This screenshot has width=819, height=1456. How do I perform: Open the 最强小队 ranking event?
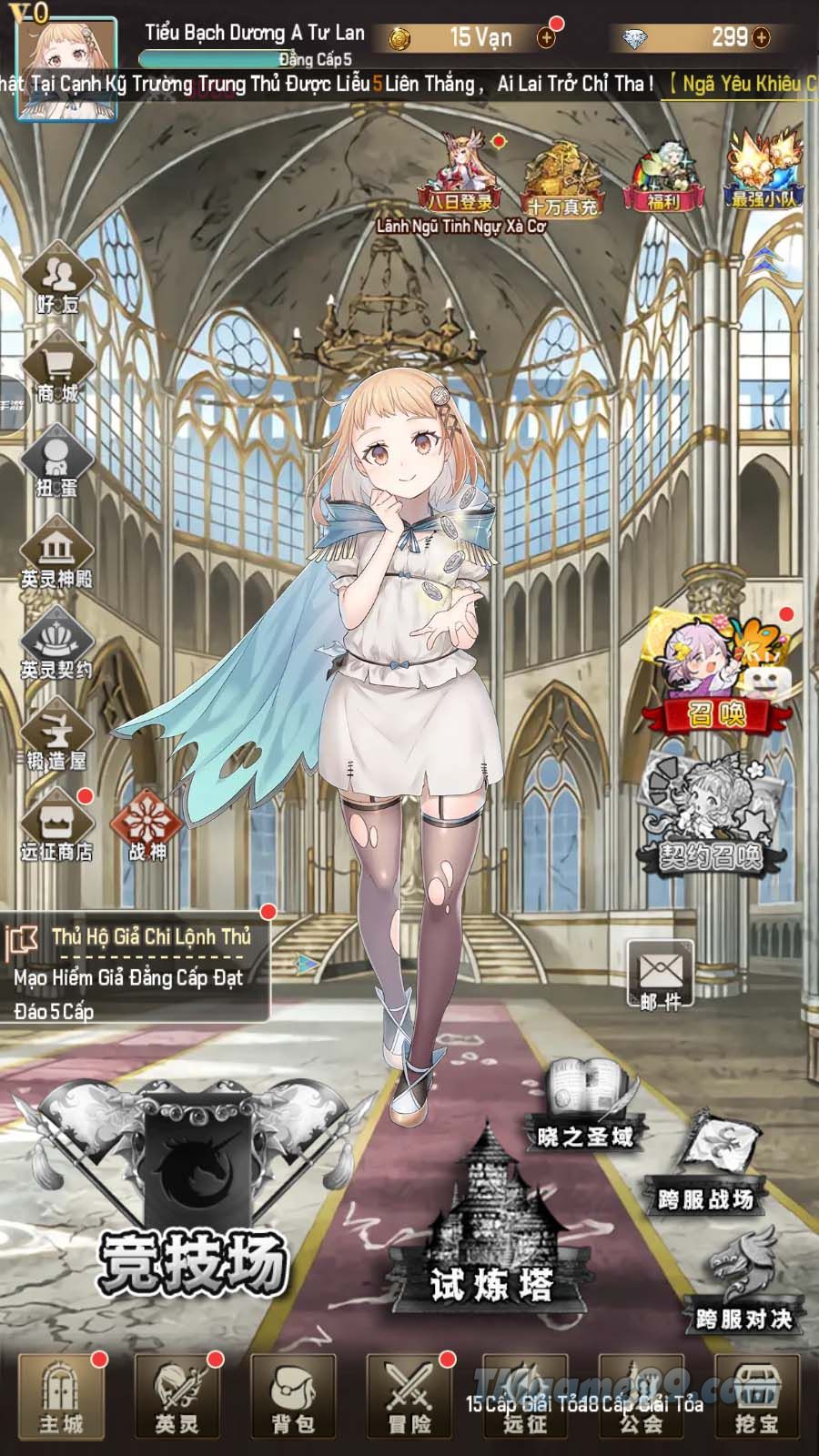[764, 173]
